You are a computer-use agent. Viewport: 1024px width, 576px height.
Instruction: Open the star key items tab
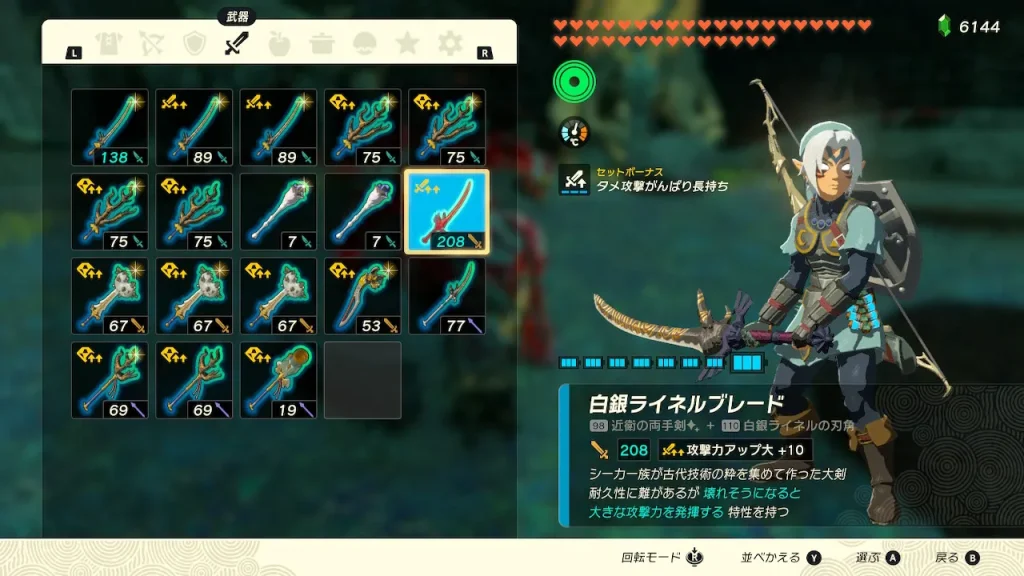point(407,44)
